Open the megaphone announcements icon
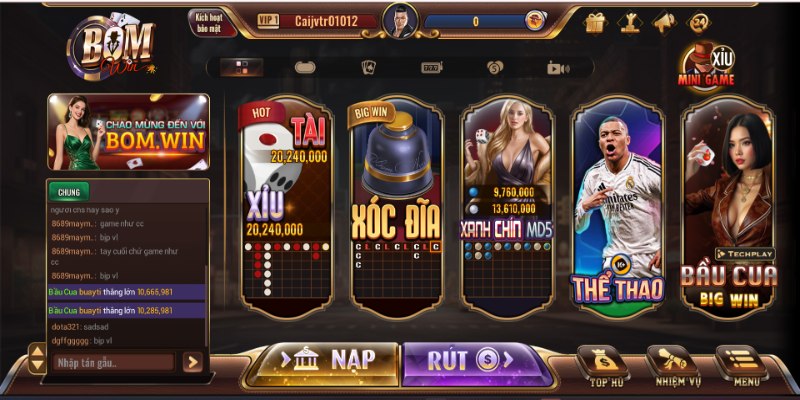Viewport: 800px width, 400px height. pyautogui.click(x=664, y=21)
